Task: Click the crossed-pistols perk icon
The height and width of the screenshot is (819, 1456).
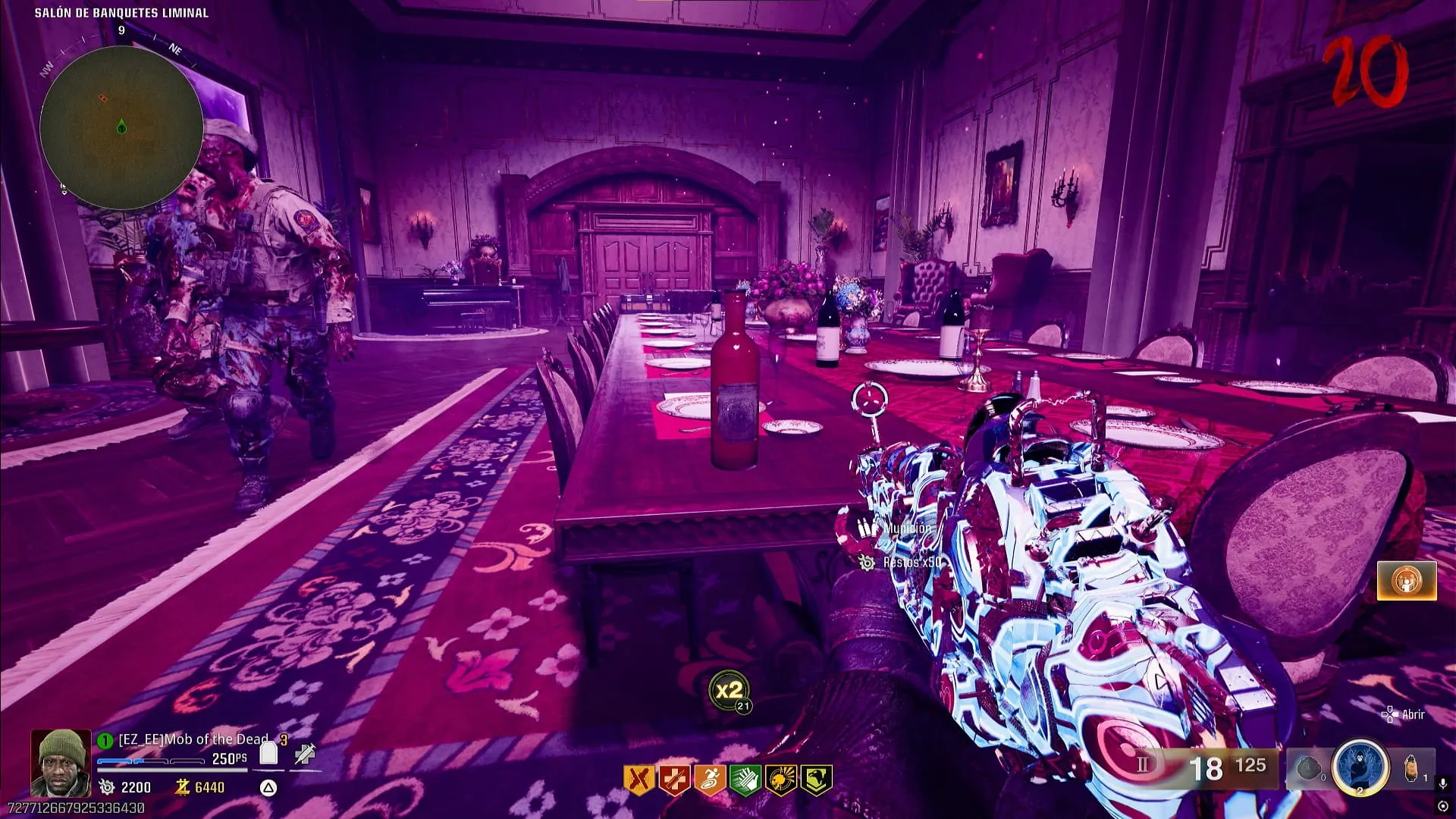Action: tap(638, 780)
